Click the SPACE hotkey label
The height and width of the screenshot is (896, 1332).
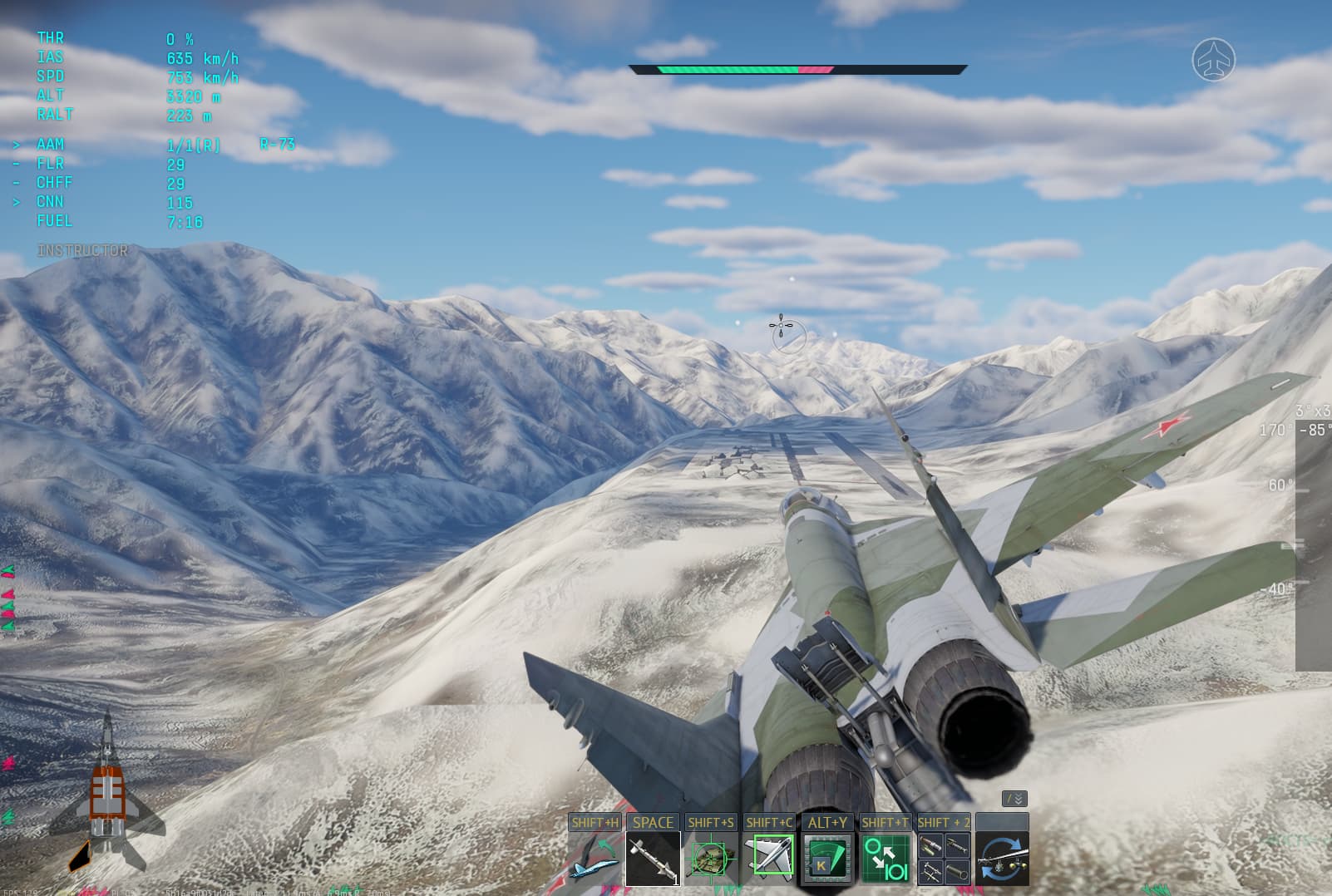pos(654,823)
